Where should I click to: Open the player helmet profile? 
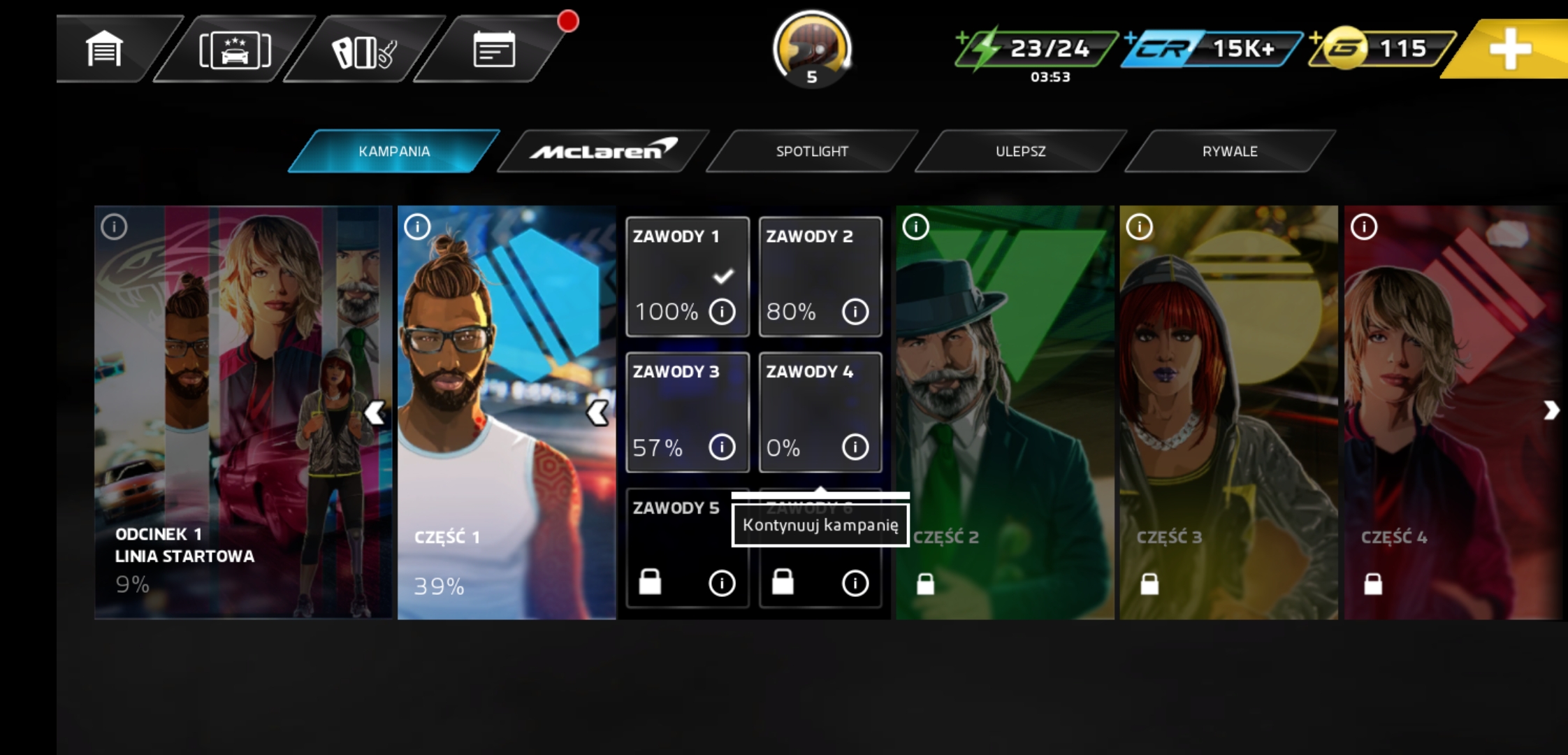[811, 48]
